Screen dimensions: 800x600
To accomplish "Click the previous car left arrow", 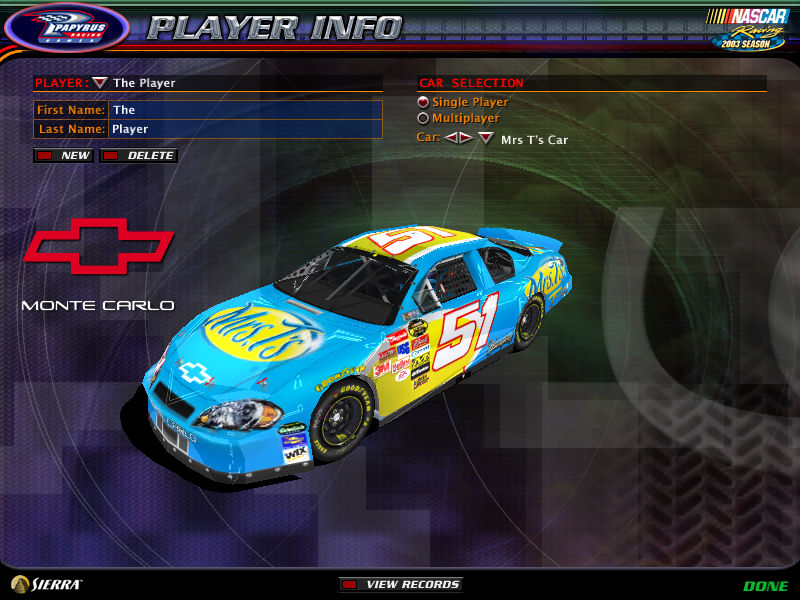I will pos(451,138).
